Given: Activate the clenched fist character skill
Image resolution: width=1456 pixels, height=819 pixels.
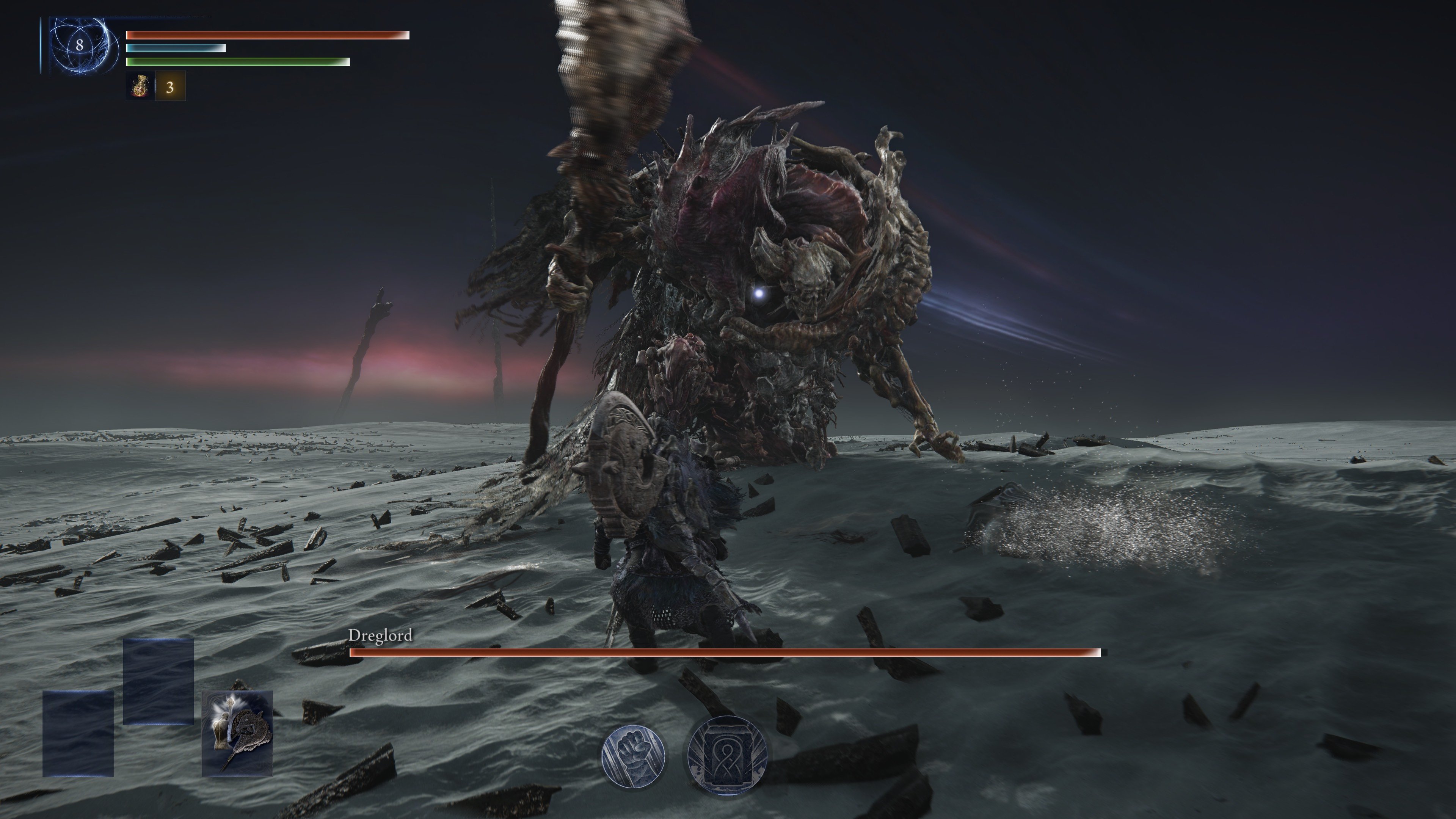Looking at the screenshot, I should 633,755.
